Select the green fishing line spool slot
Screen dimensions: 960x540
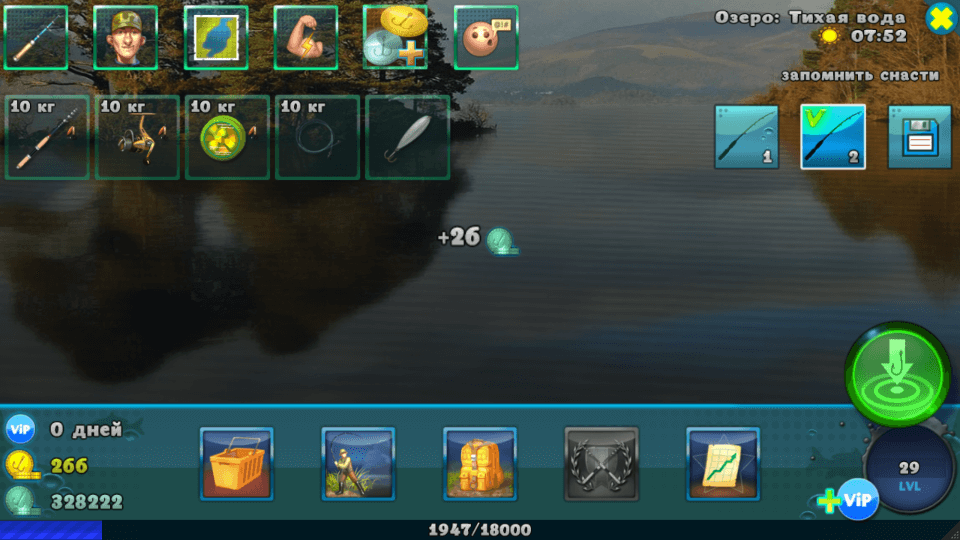[227, 137]
